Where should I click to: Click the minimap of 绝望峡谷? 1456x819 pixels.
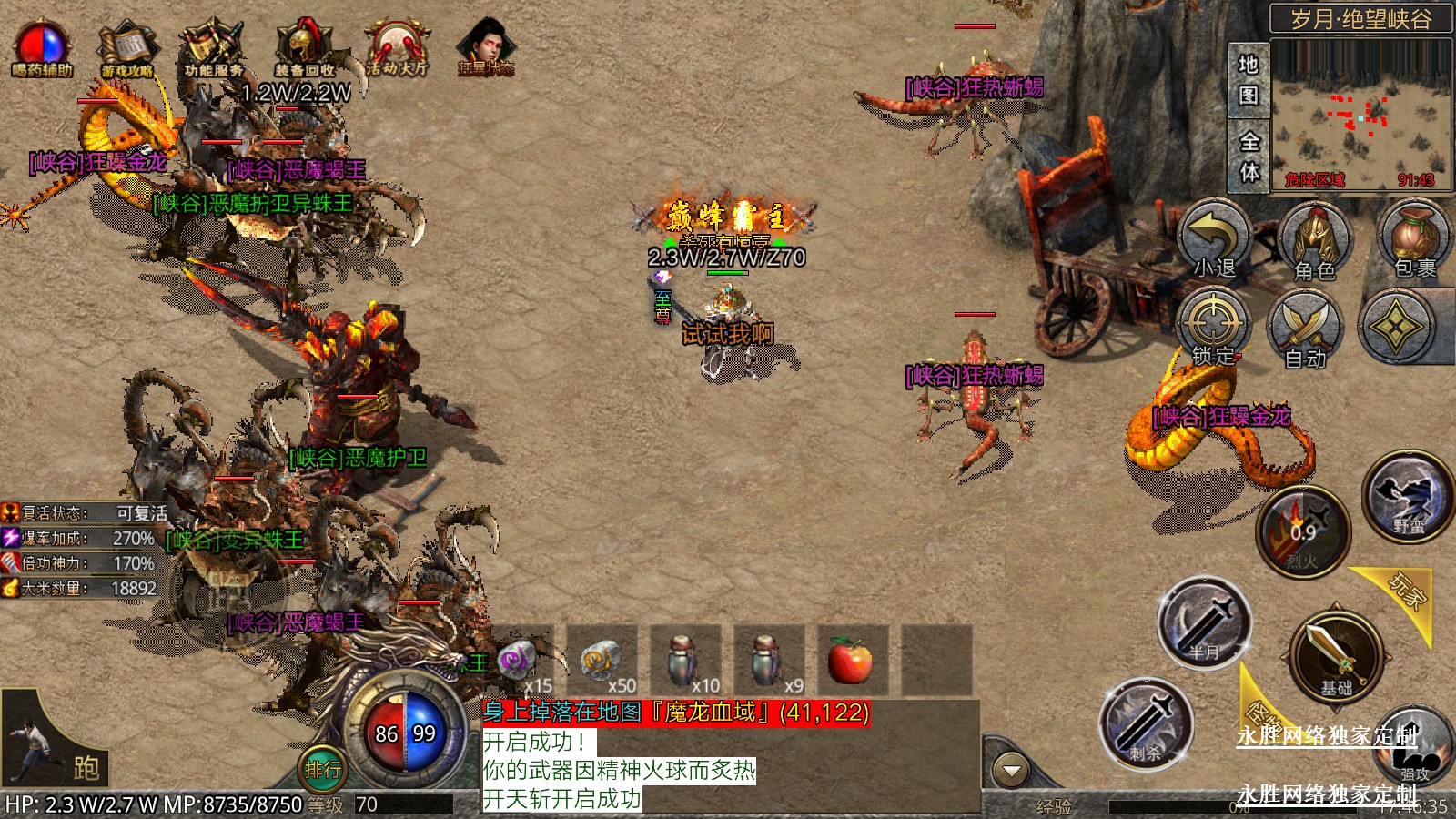pyautogui.click(x=1361, y=114)
